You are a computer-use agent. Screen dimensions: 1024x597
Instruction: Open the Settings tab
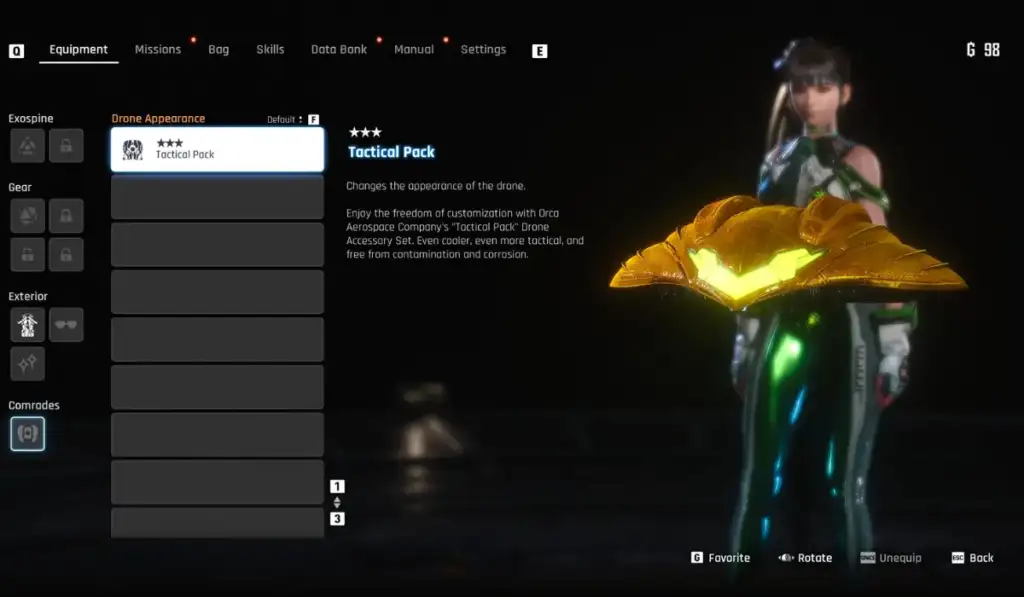point(483,50)
